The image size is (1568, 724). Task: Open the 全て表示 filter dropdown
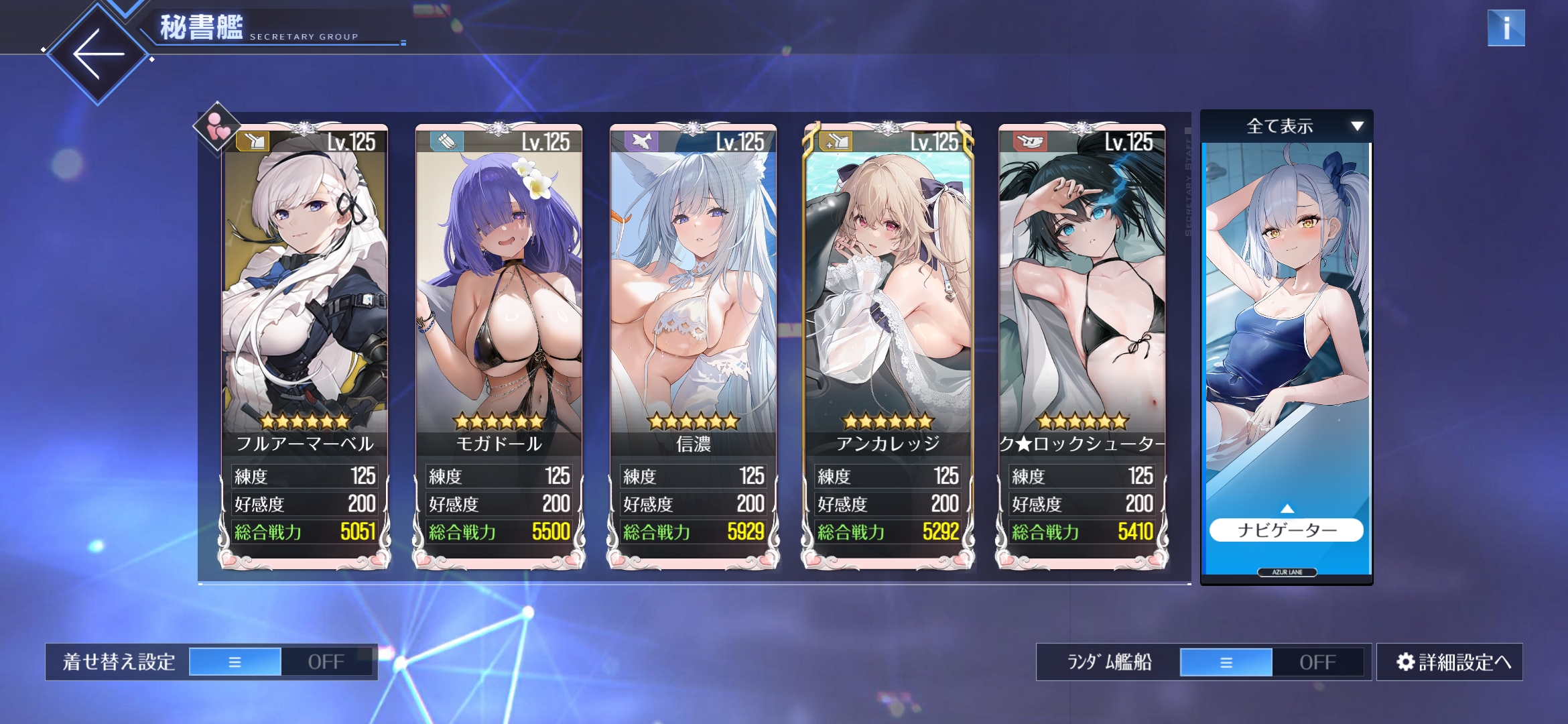[x=1287, y=126]
